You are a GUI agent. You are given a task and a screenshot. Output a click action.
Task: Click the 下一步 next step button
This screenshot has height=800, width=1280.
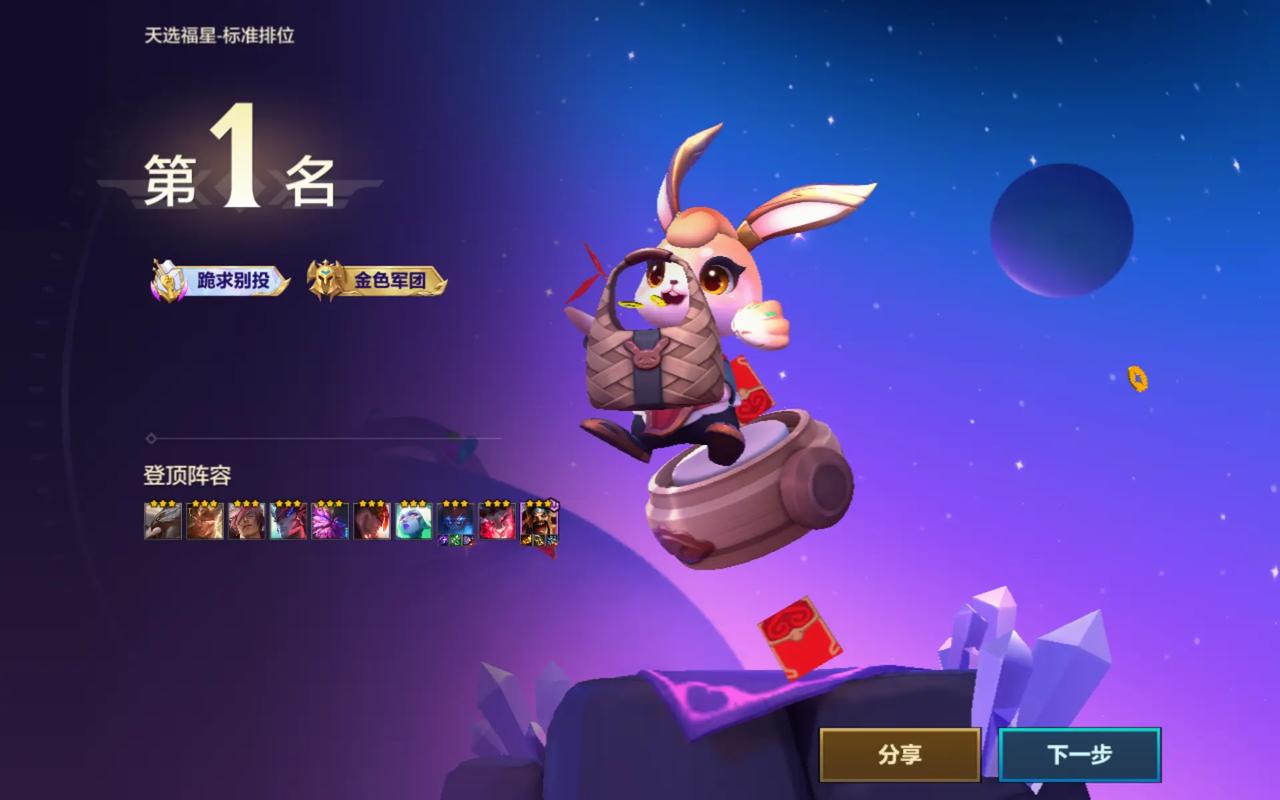pyautogui.click(x=1080, y=756)
